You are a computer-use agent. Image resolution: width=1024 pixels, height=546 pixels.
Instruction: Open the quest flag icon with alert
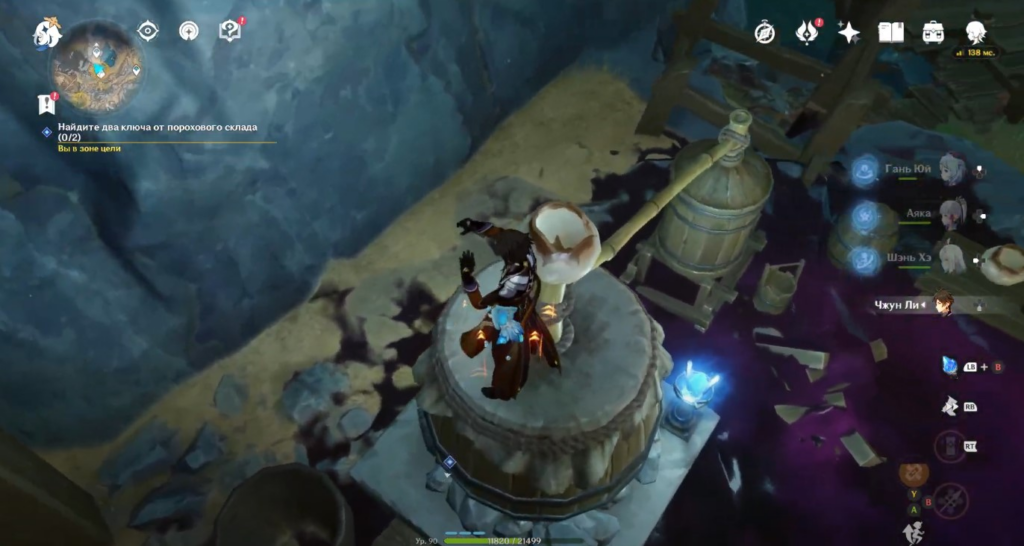click(x=45, y=103)
